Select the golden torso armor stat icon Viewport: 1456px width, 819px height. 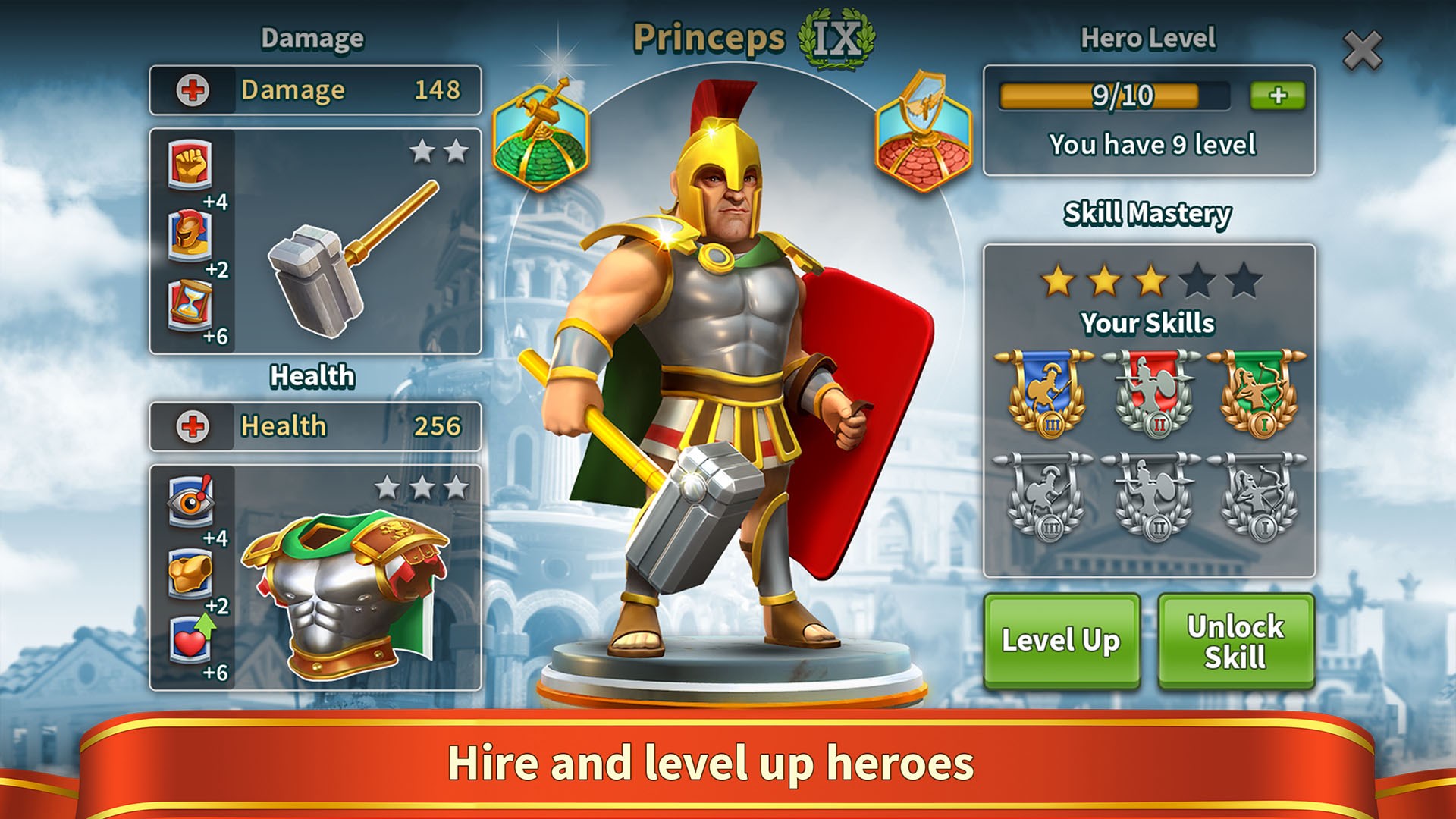pos(193,572)
